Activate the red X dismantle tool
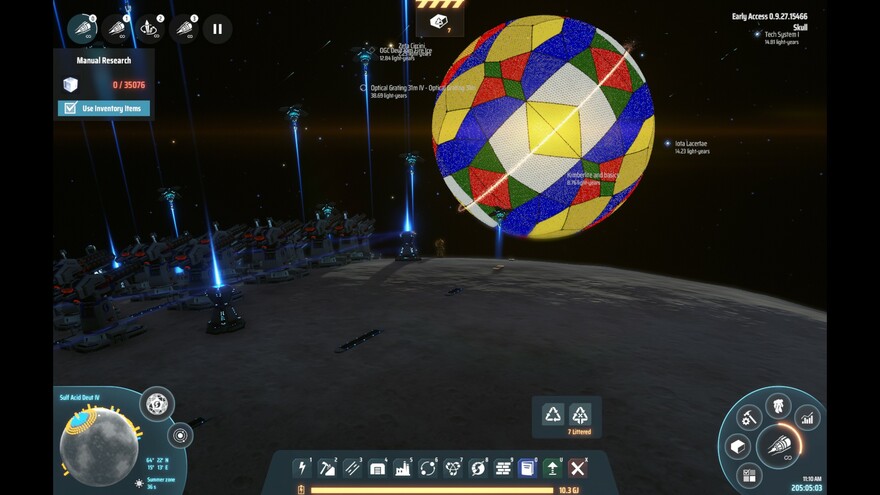This screenshot has height=495, width=880. click(x=577, y=467)
